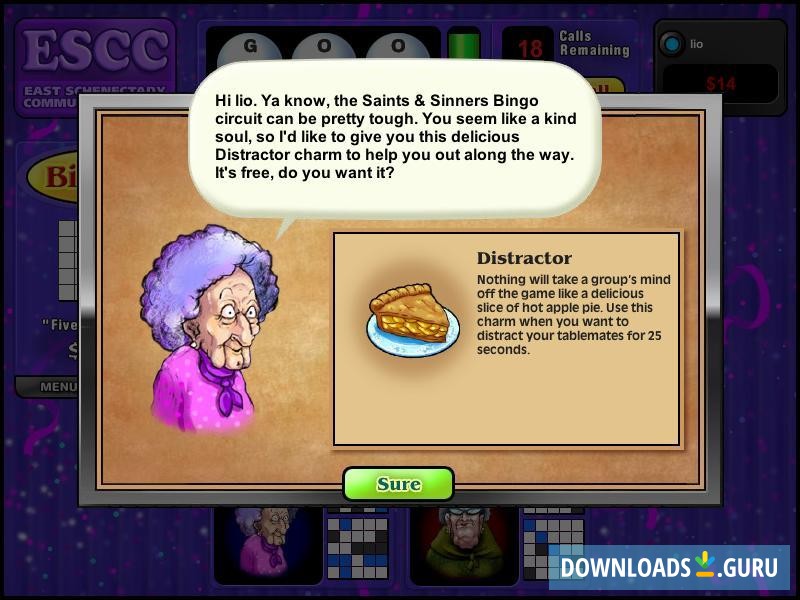This screenshot has width=800, height=600.
Task: Accept the charm with the Sure button
Action: 398,484
